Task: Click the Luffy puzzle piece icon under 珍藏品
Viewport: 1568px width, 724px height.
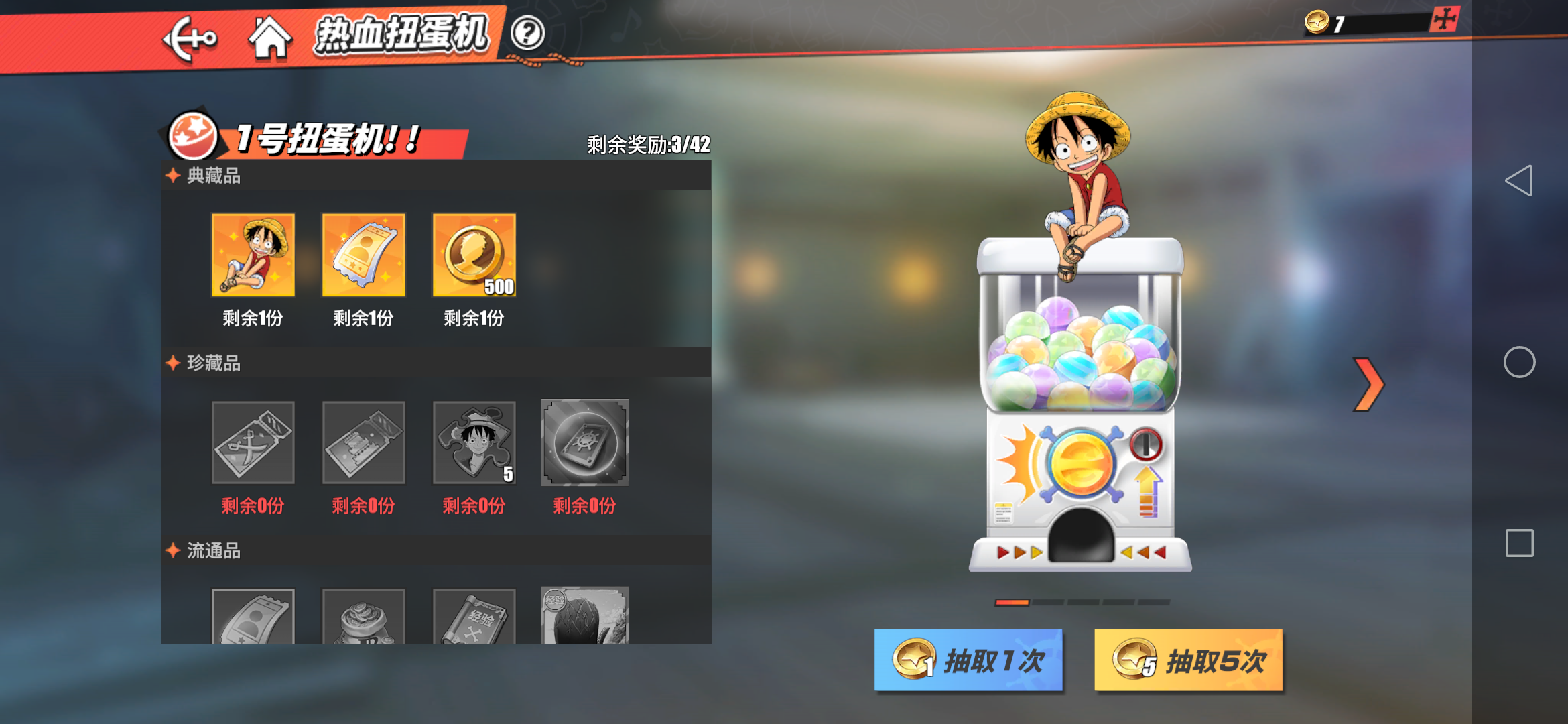Action: coord(474,442)
